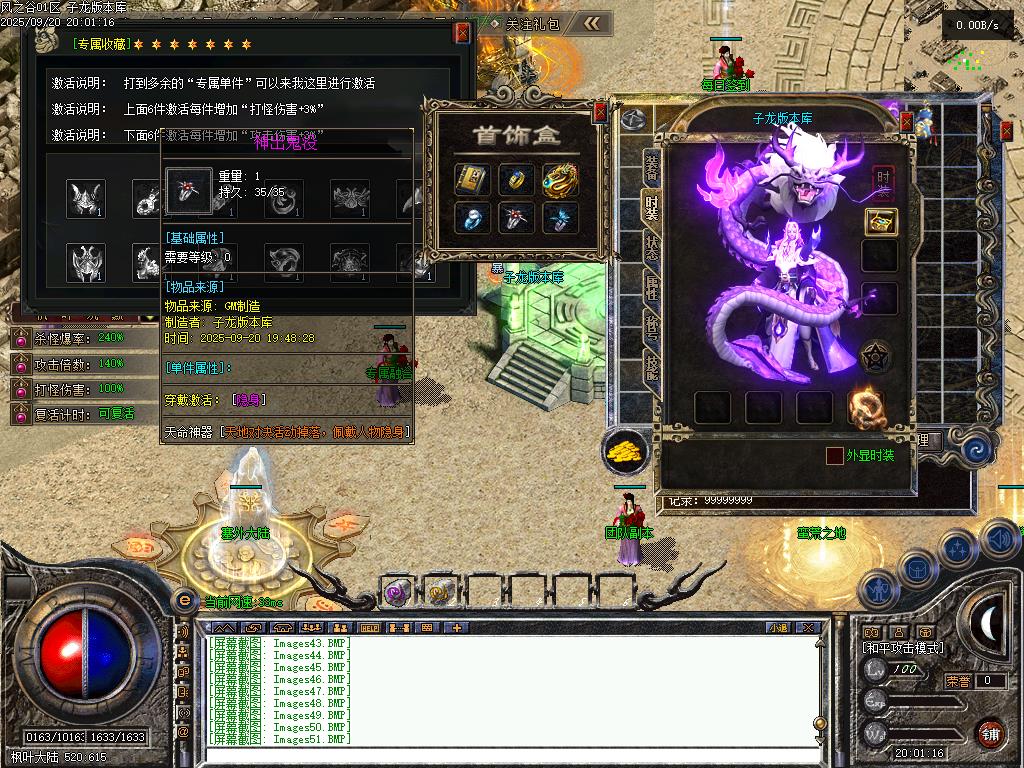Collapse the top bar with double-arrow button
This screenshot has height=768, width=1024.
click(593, 23)
